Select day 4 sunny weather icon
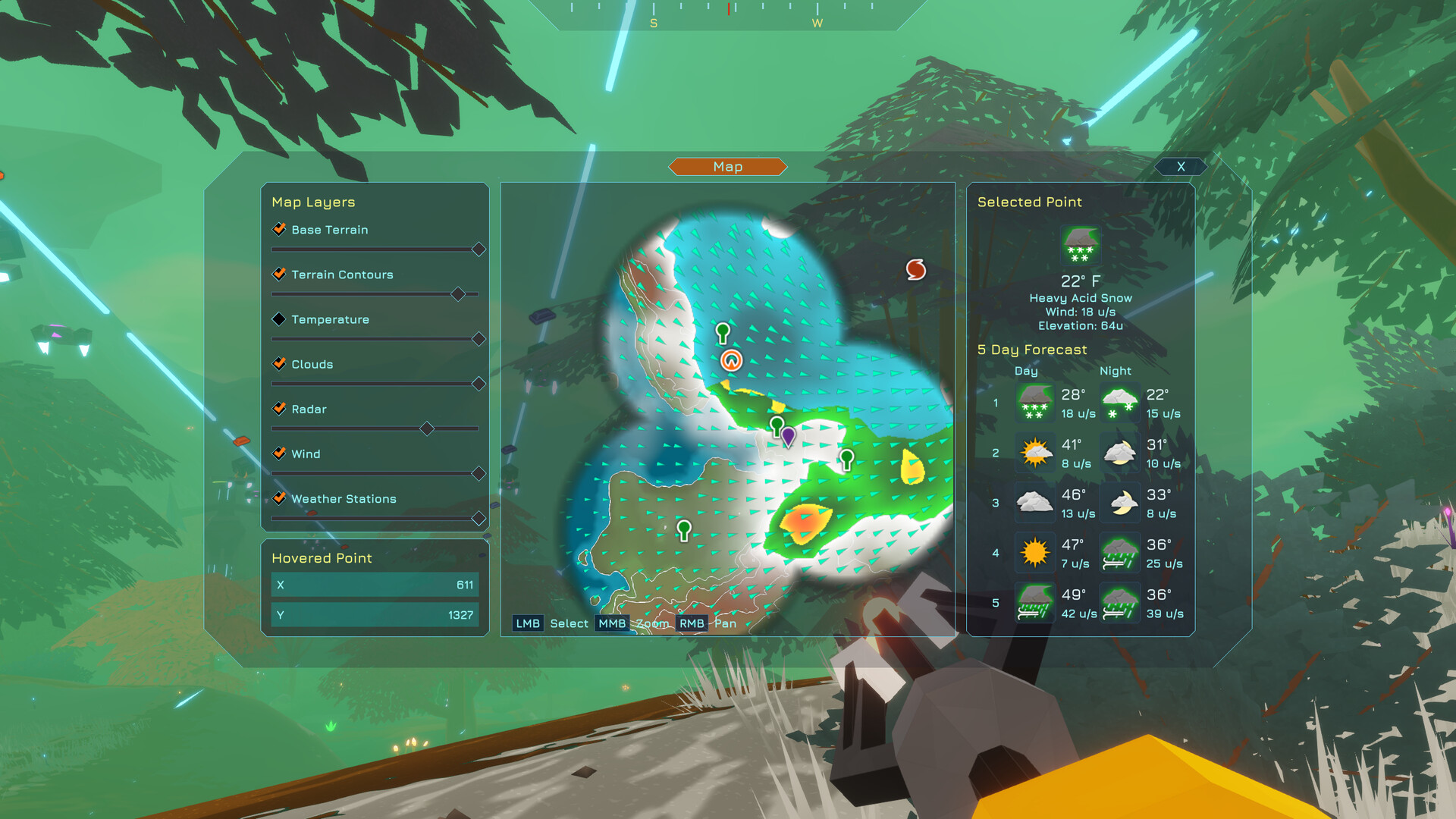This screenshot has height=819, width=1456. click(1034, 553)
